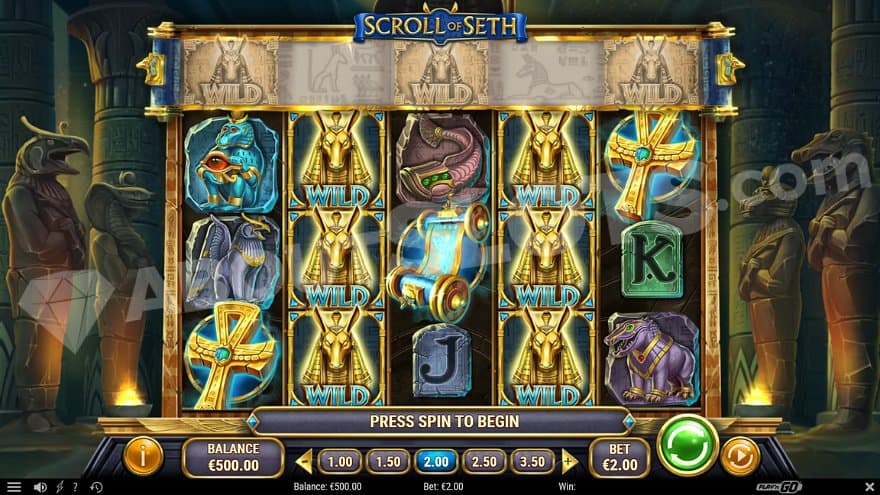Open help via the question mark icon
880x495 pixels.
pyautogui.click(x=75, y=487)
